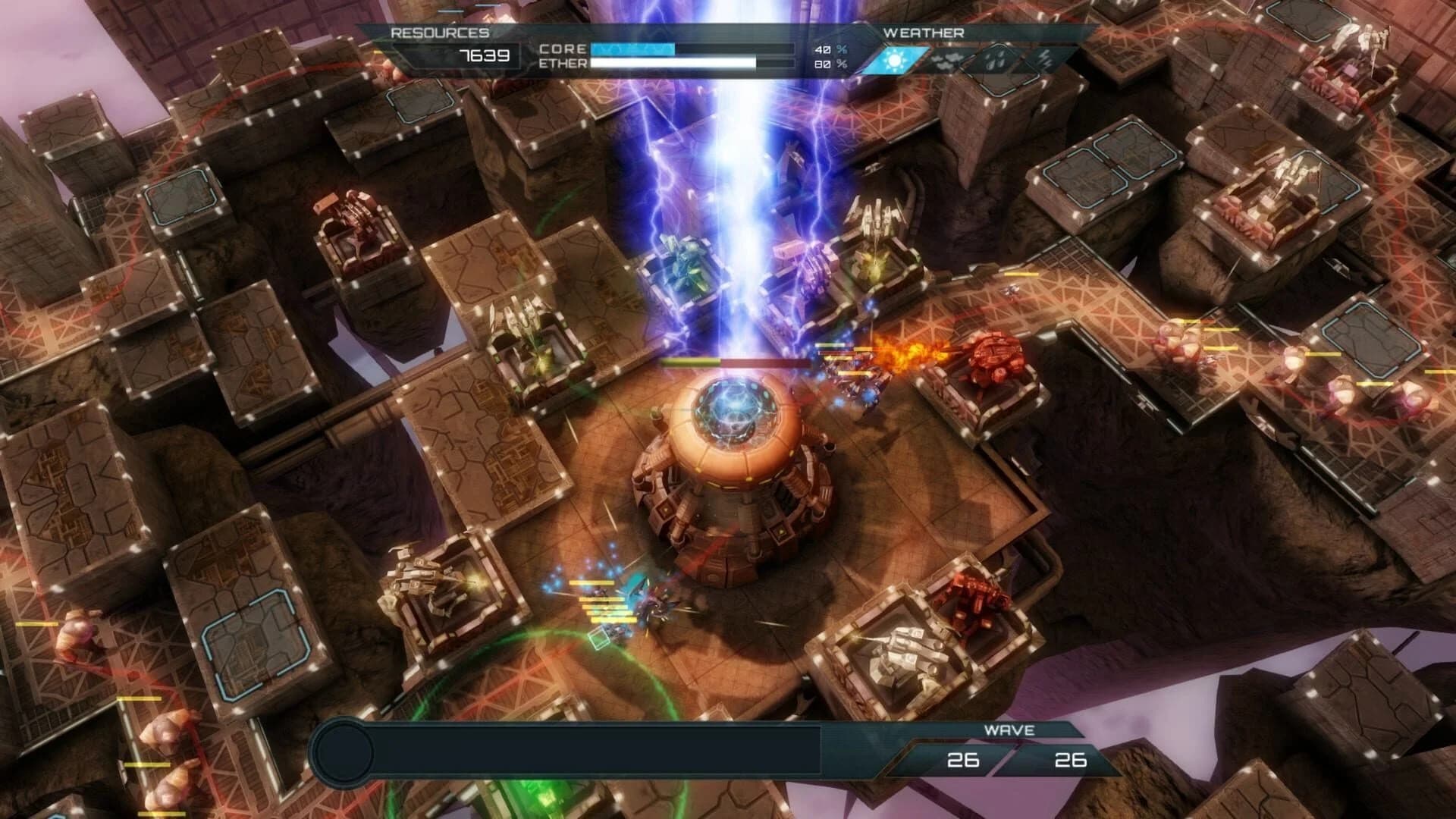Select the sunny weather icon

[897, 58]
